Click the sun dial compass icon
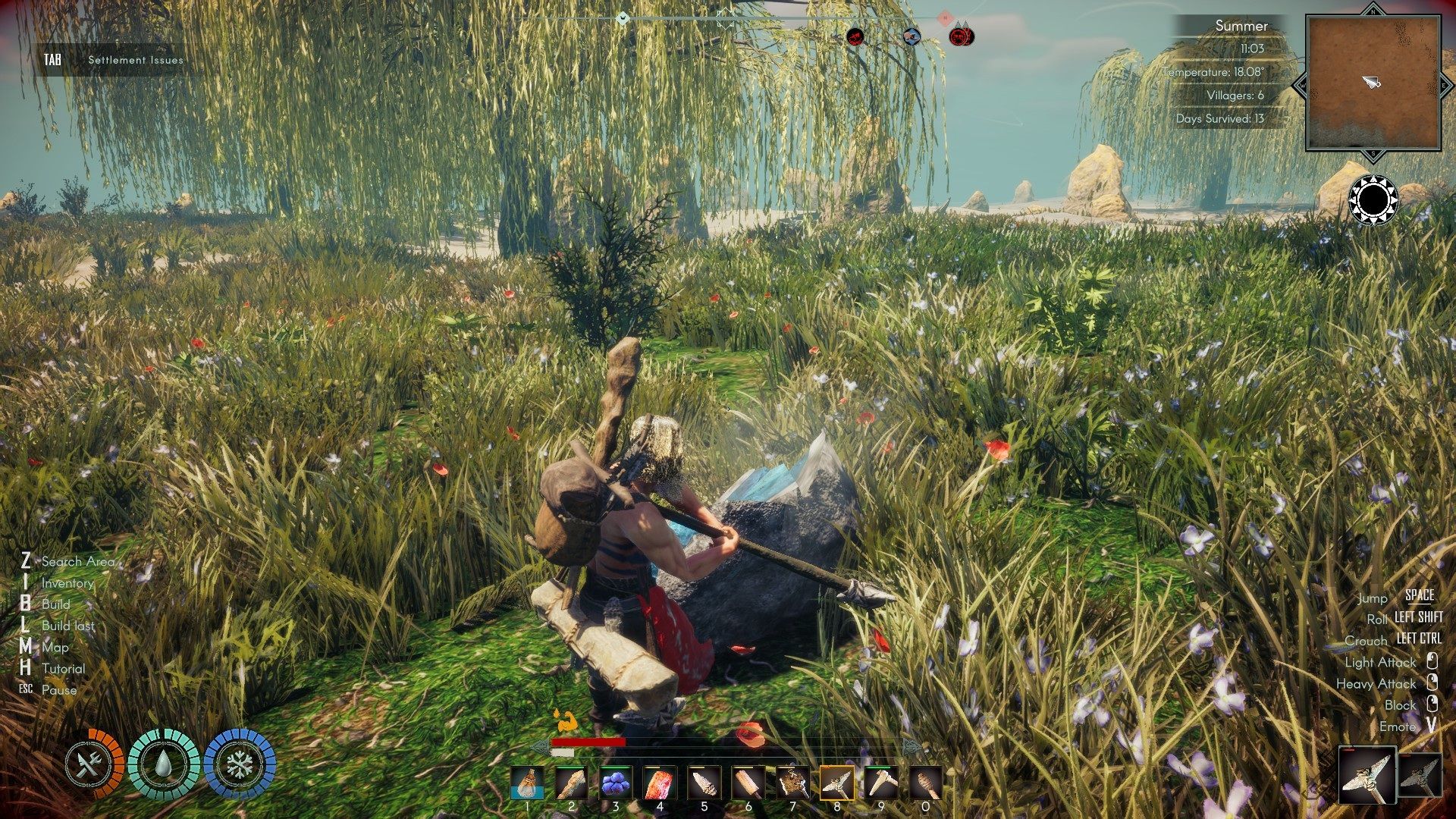The height and width of the screenshot is (819, 1456). coord(1374,199)
